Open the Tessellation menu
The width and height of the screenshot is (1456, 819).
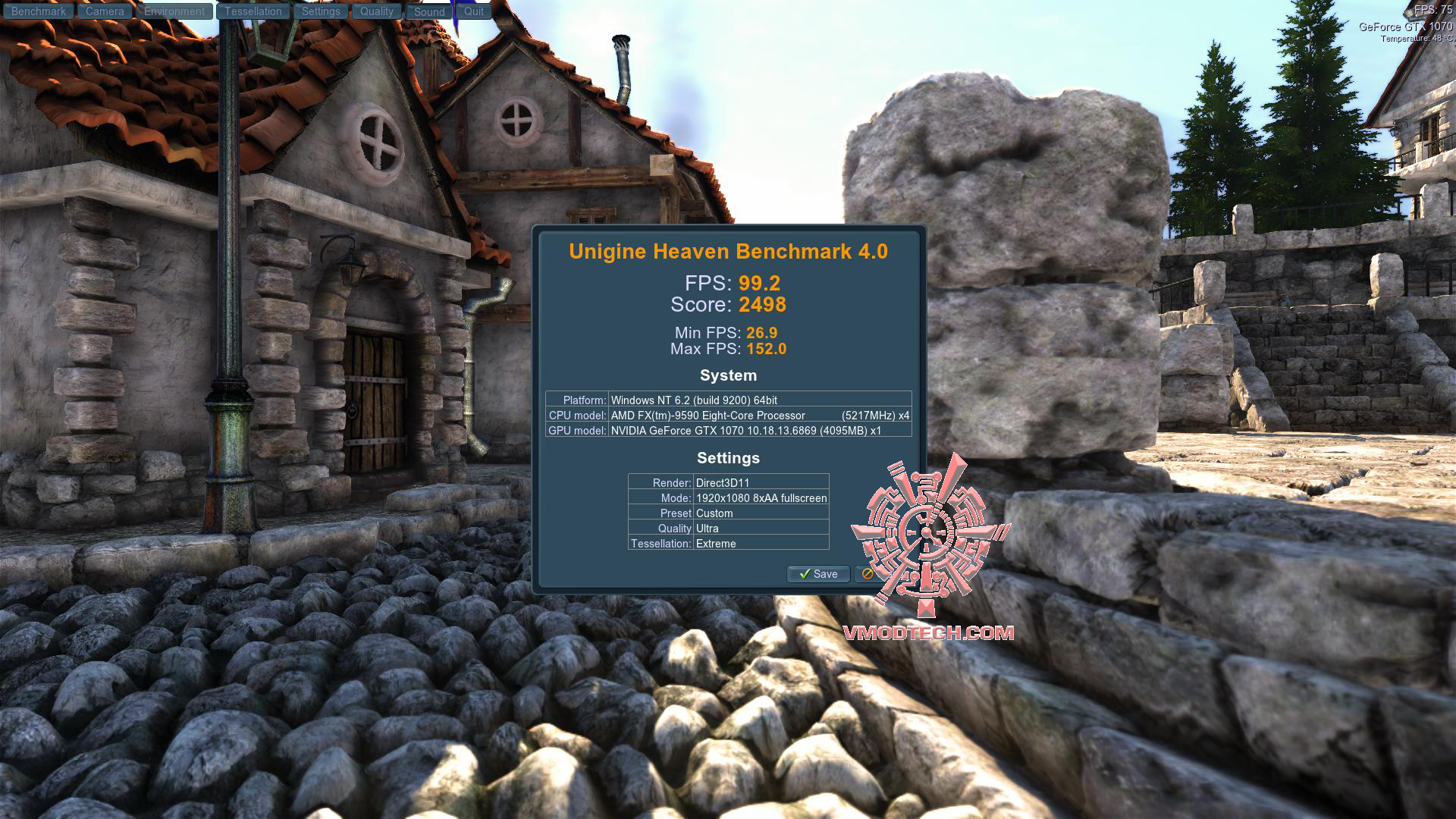(x=252, y=11)
